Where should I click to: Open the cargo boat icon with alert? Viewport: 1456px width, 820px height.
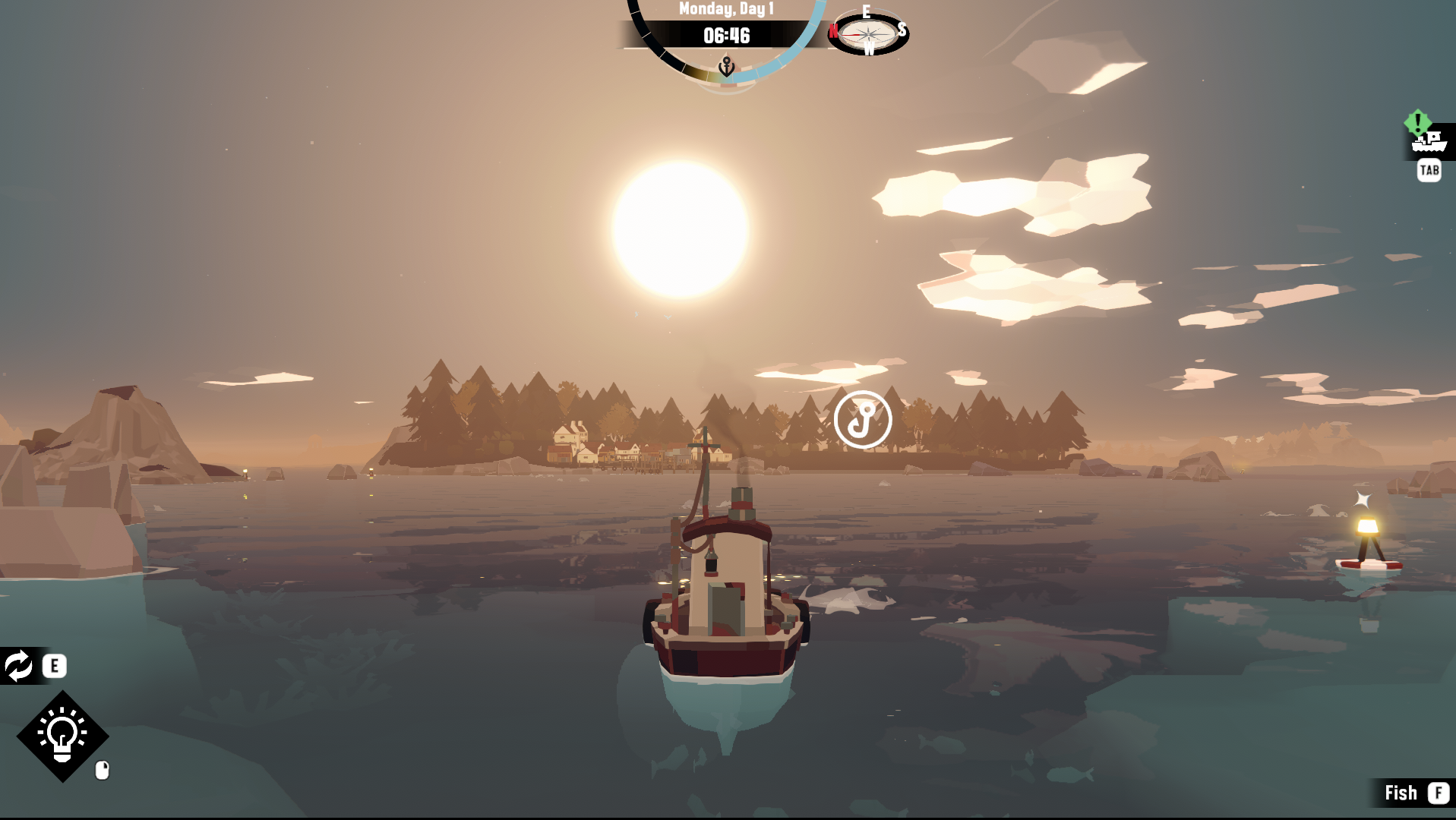(x=1428, y=140)
